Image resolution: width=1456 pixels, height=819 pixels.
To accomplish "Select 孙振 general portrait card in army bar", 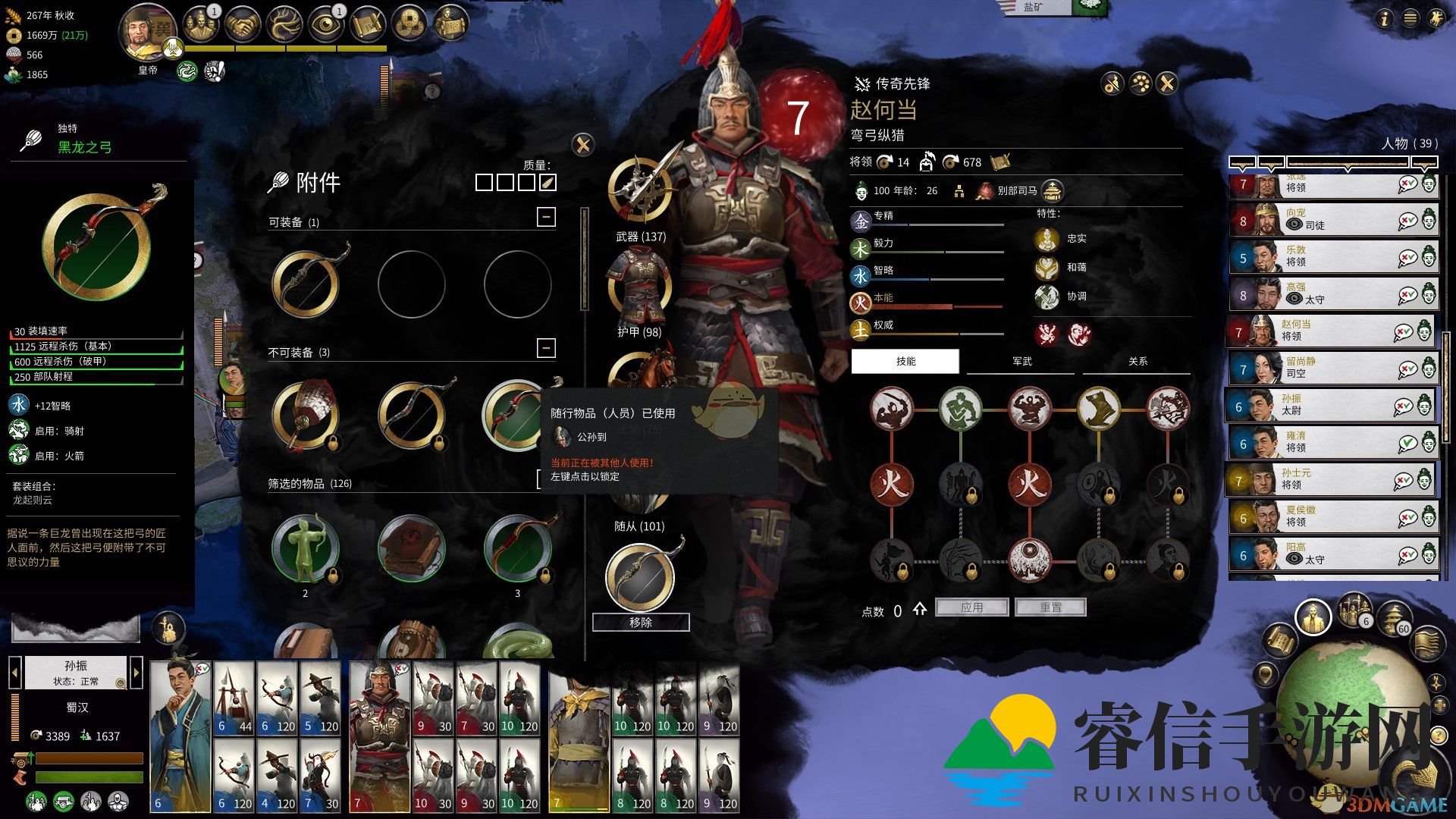I will point(180,736).
